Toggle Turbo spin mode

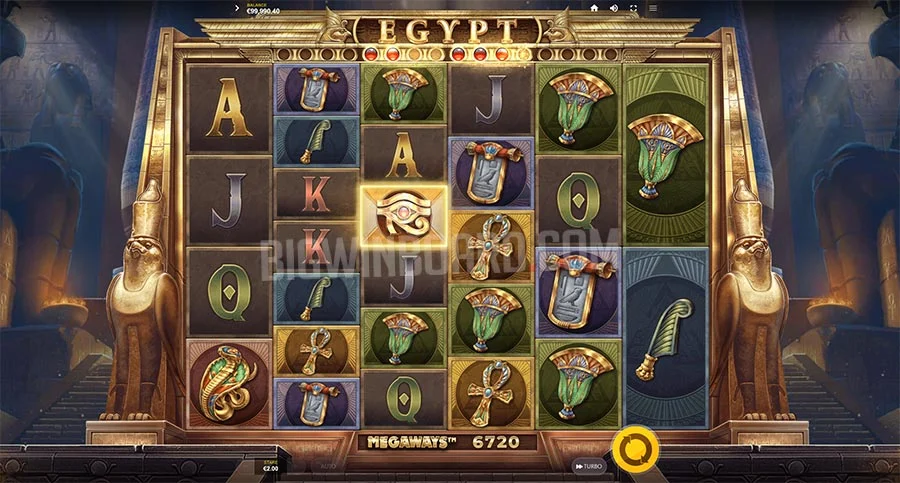click(x=589, y=466)
